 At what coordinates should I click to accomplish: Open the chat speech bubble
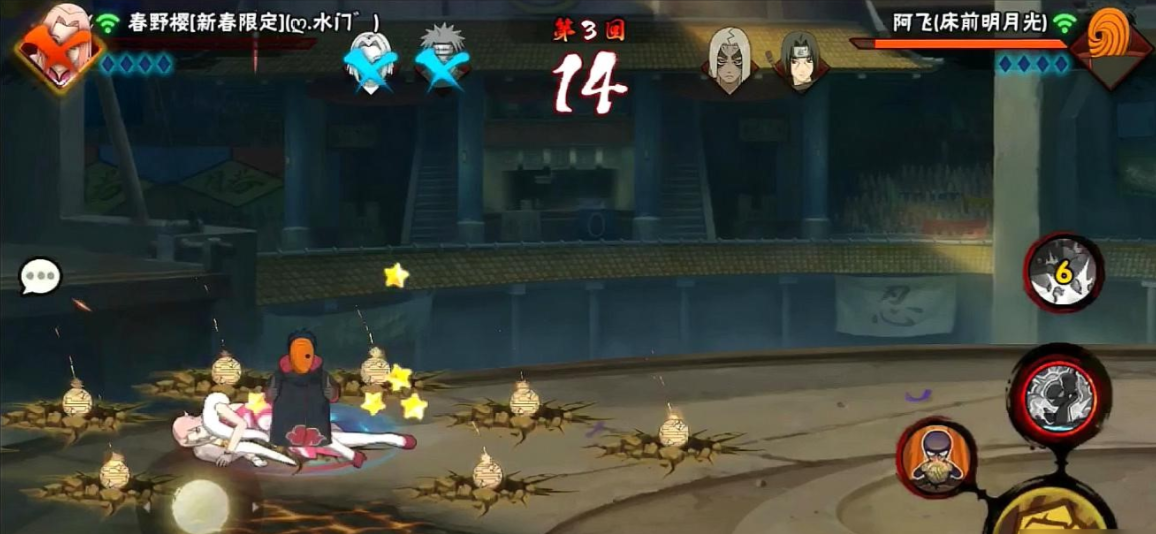pyautogui.click(x=41, y=277)
